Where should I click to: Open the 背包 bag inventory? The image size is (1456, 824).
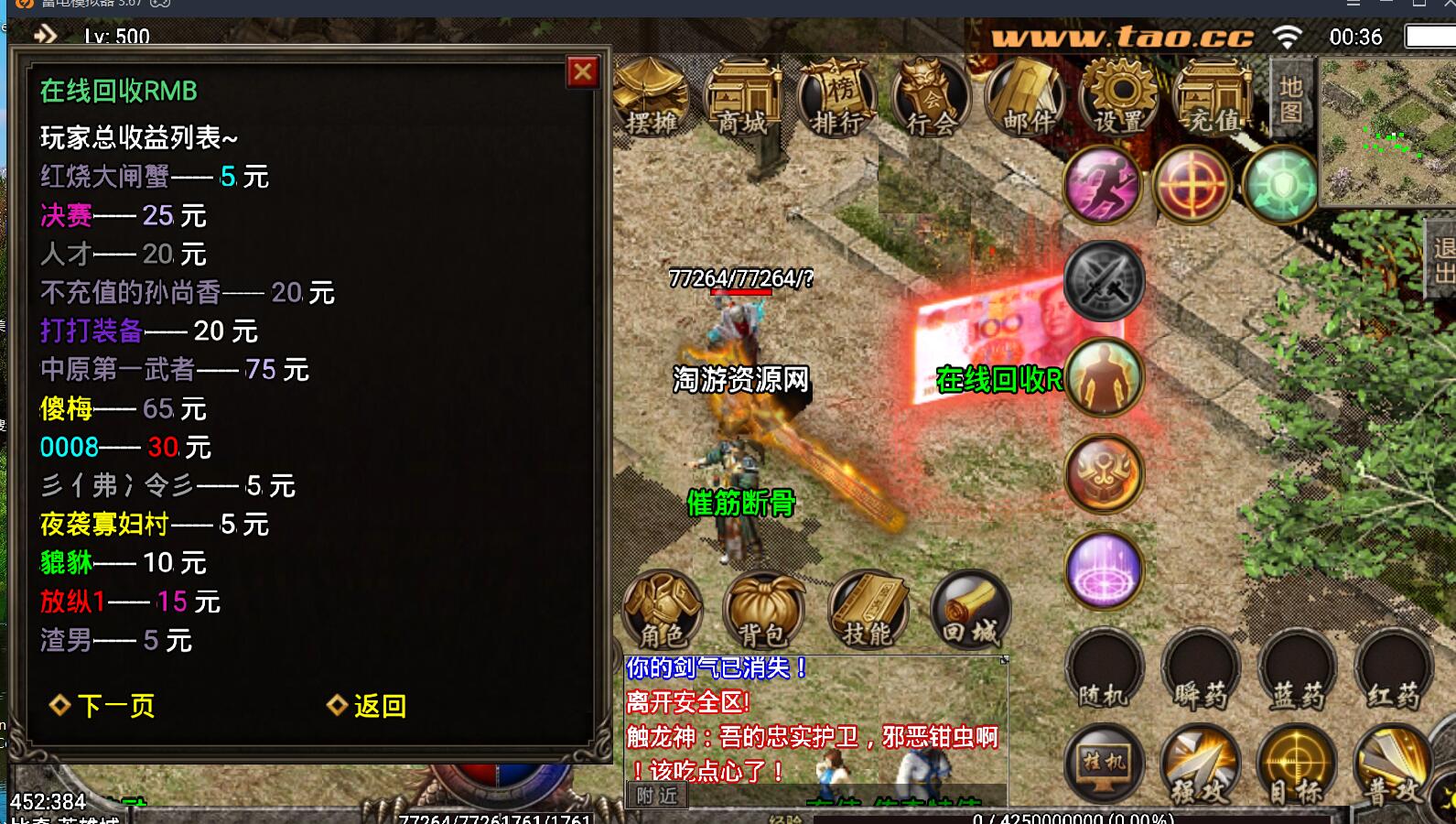[763, 609]
